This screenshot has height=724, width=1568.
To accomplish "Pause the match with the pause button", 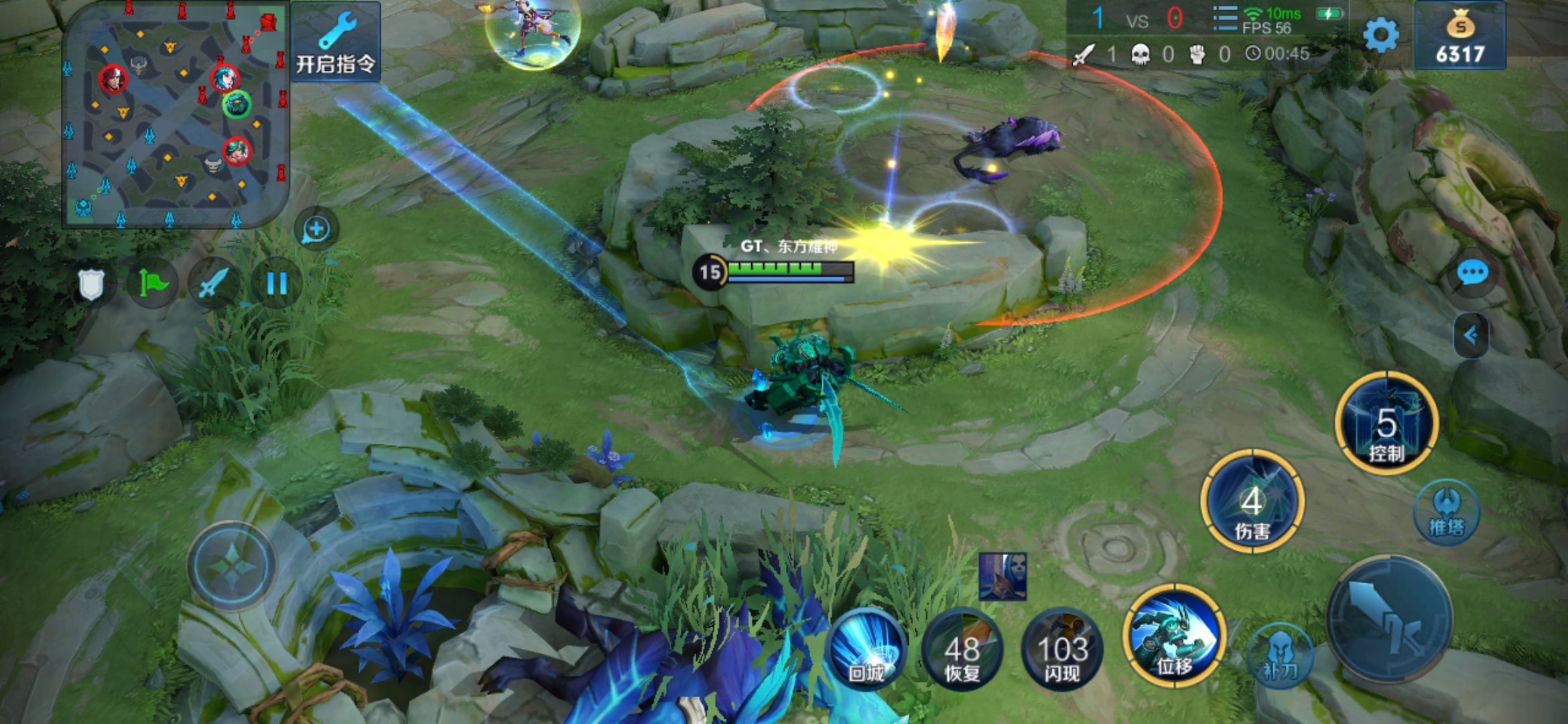I will pos(277,283).
